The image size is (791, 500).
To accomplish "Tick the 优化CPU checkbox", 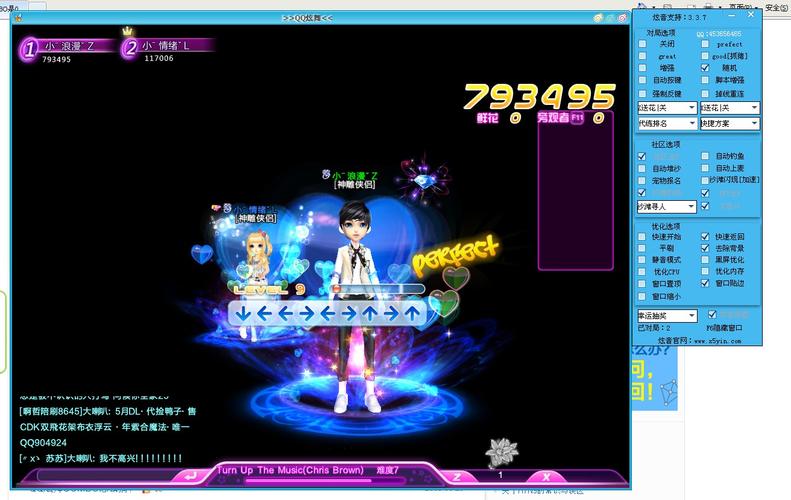I will pyautogui.click(x=643, y=271).
